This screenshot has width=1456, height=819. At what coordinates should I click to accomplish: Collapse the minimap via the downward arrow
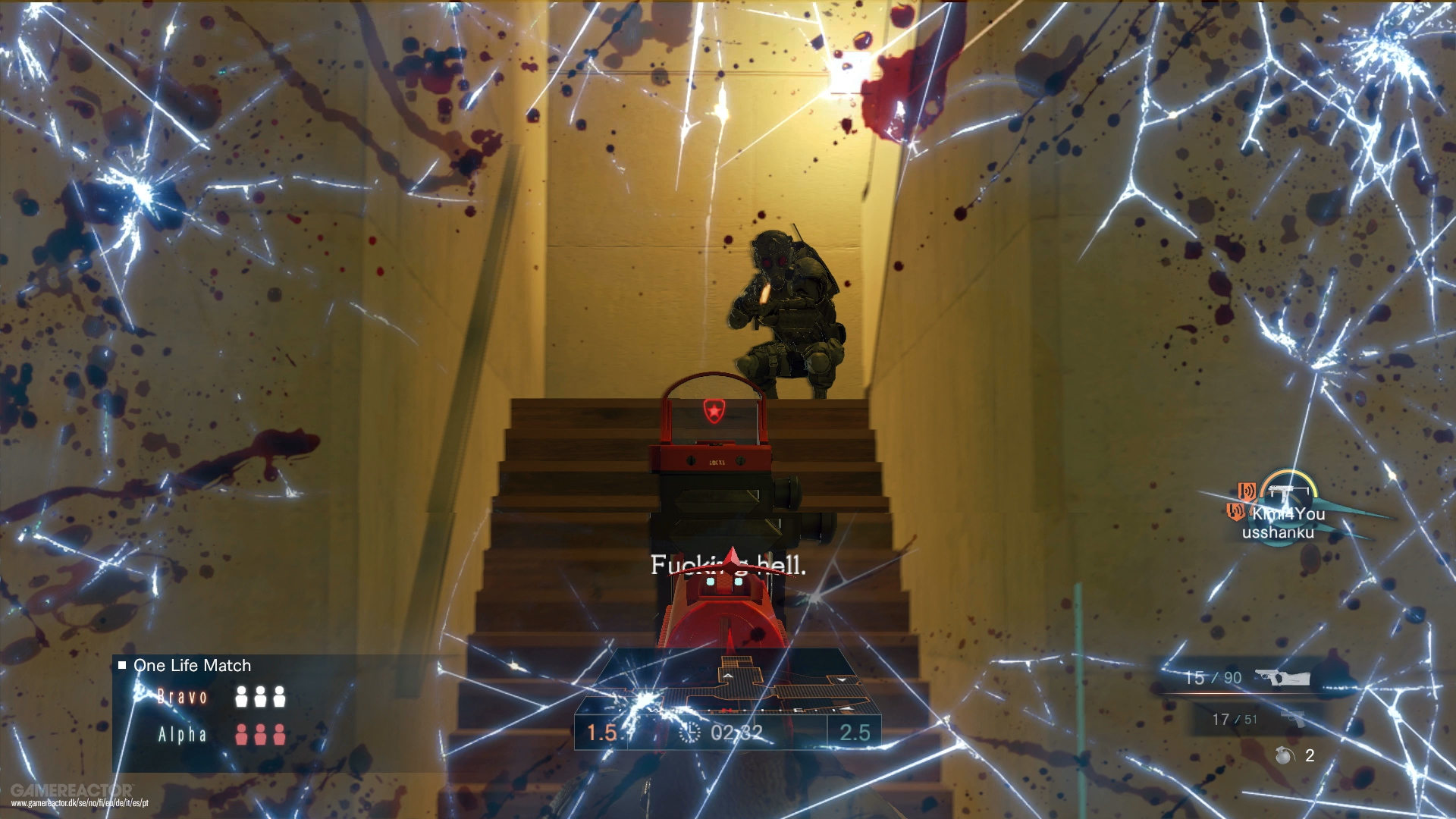pyautogui.click(x=842, y=679)
